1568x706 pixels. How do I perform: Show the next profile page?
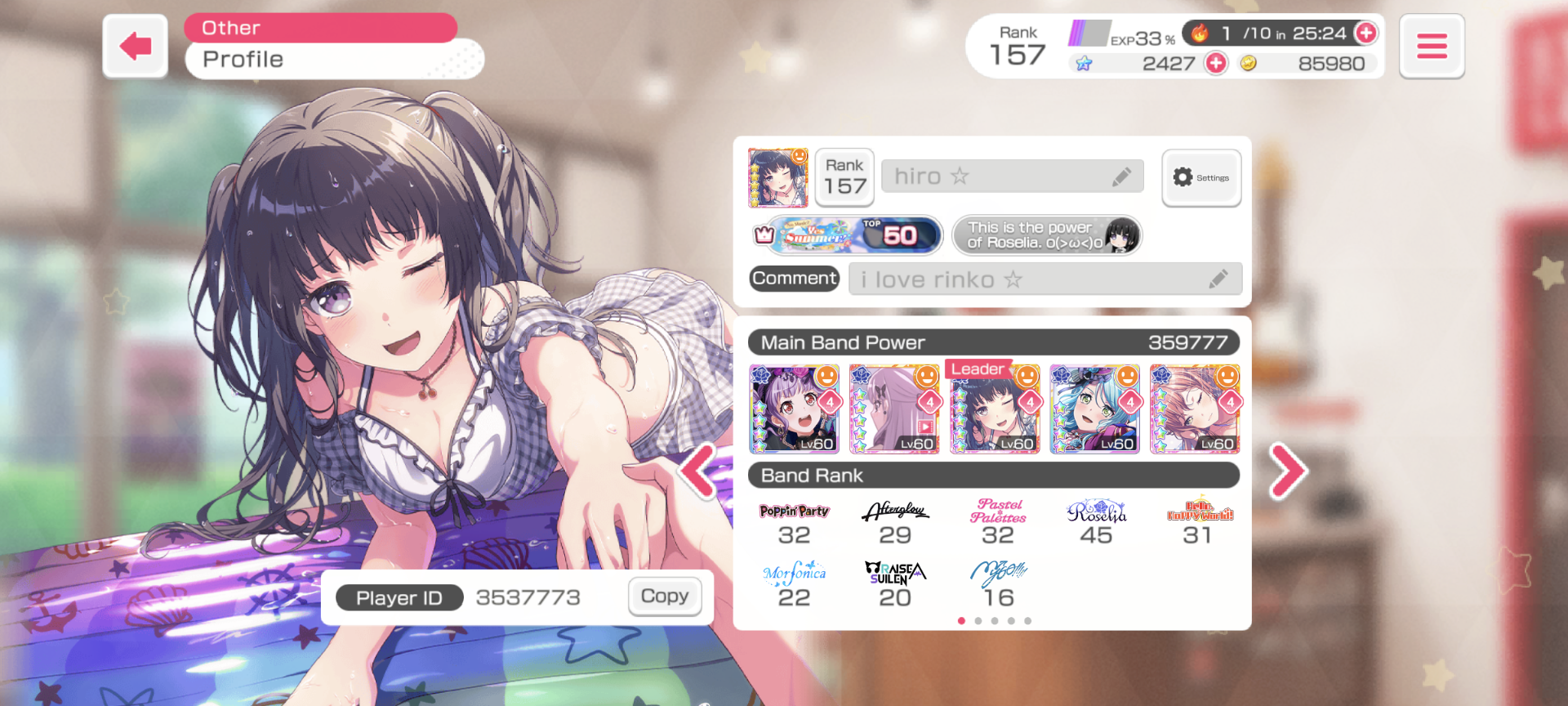pyautogui.click(x=1287, y=471)
